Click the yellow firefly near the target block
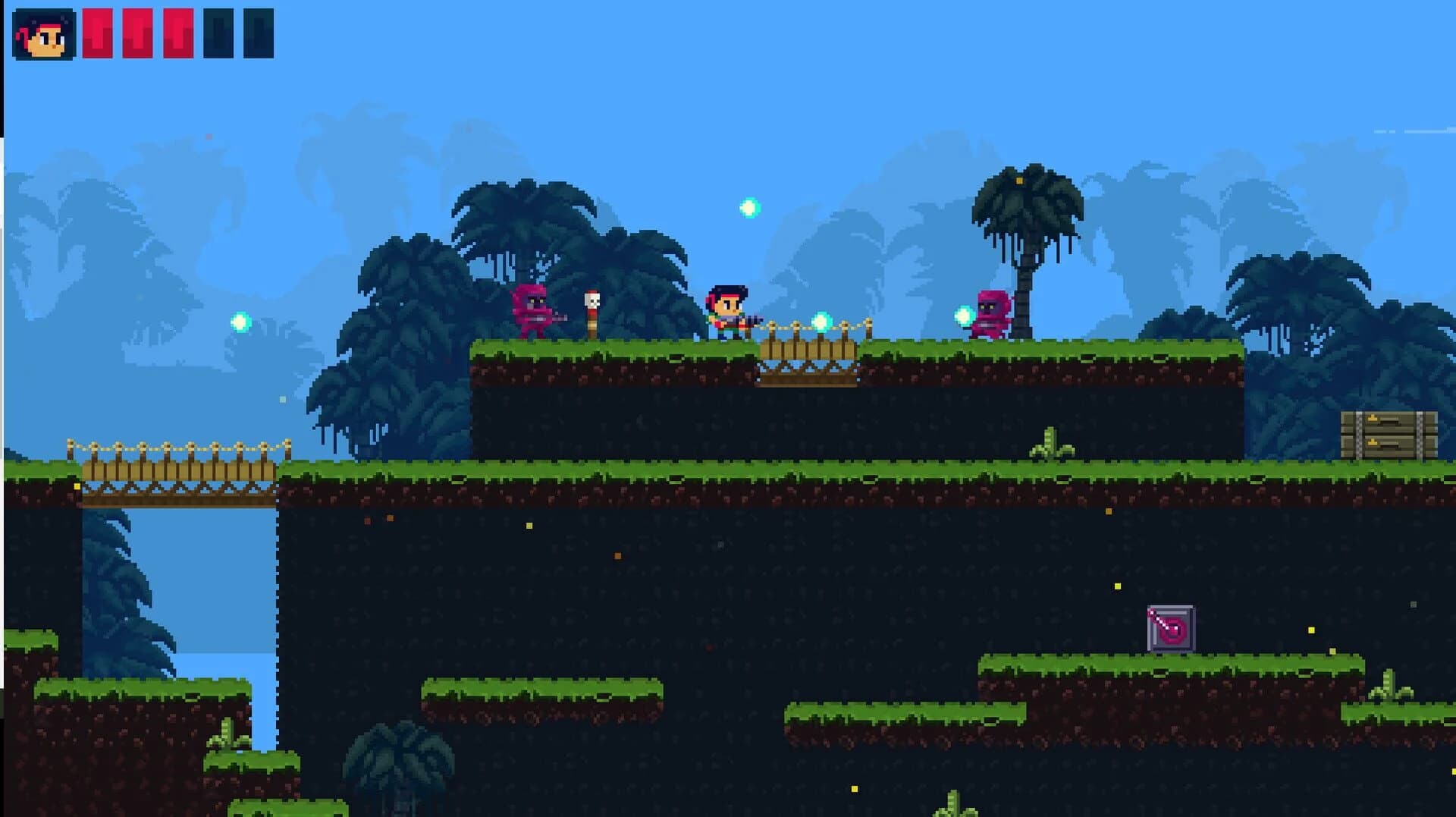 (x=1118, y=586)
